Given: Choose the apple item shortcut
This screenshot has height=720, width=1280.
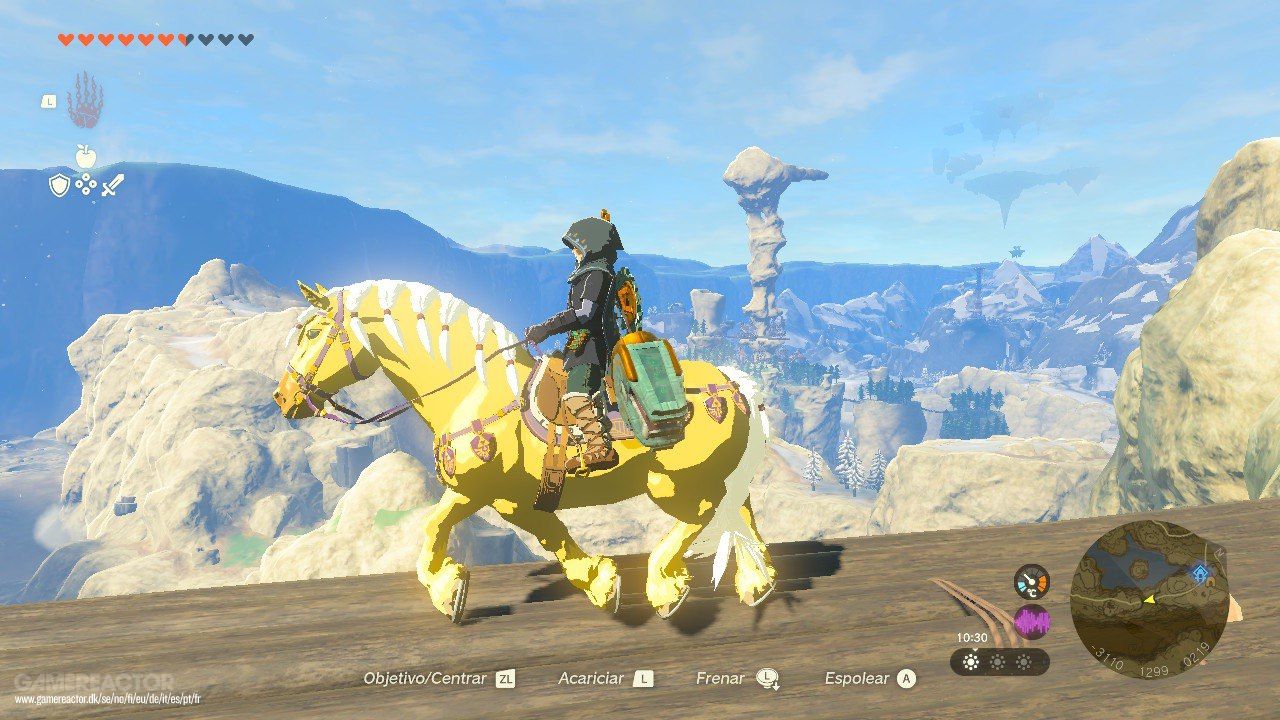Looking at the screenshot, I should click(x=85, y=155).
